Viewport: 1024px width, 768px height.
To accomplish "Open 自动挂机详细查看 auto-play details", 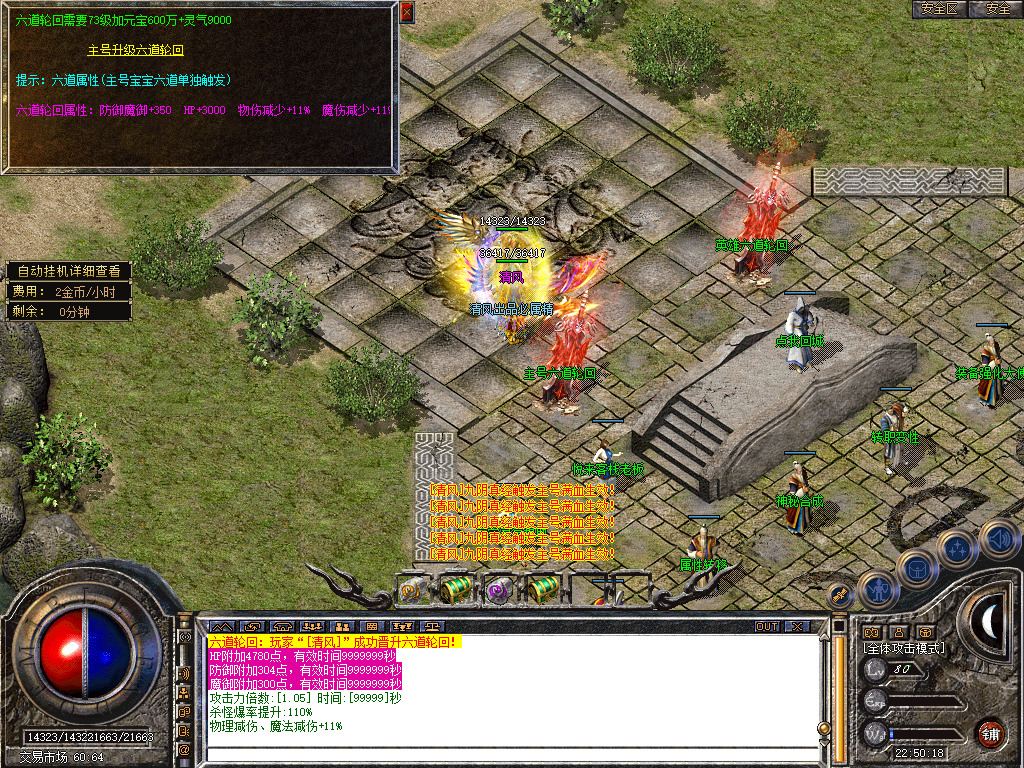I will pyautogui.click(x=68, y=271).
